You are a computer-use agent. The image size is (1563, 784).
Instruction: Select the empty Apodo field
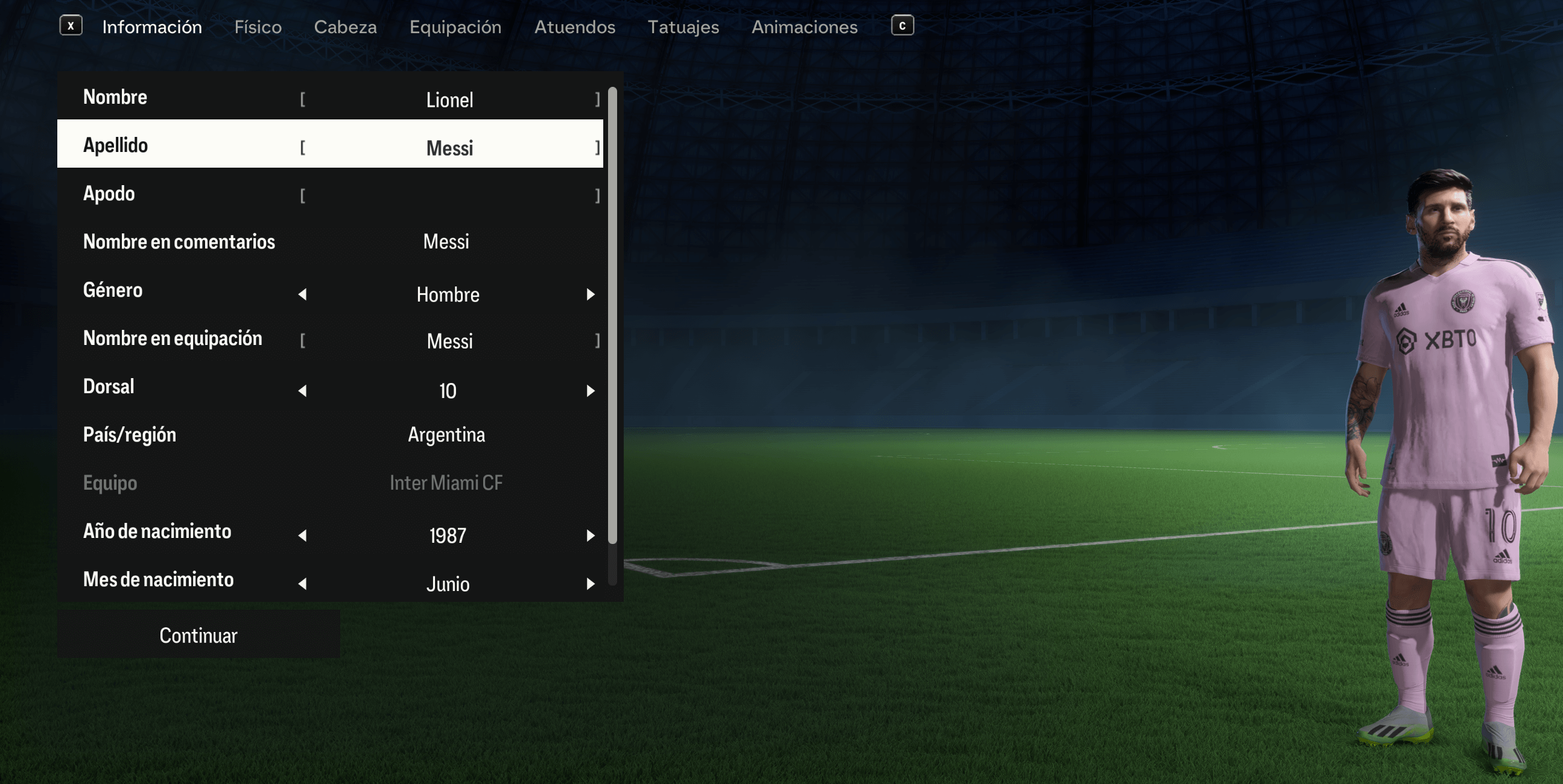(449, 195)
